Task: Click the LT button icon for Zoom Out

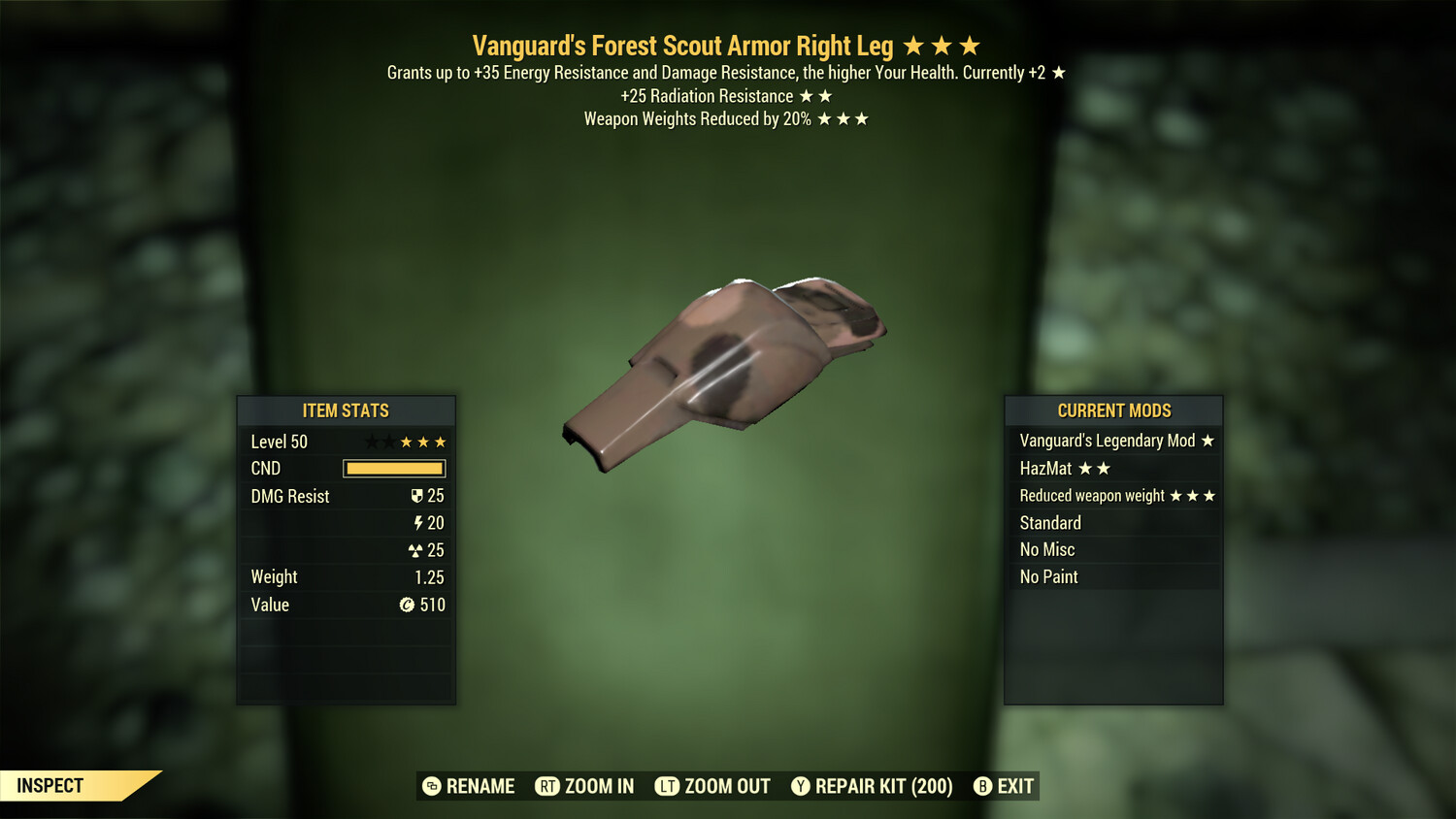Action: pyautogui.click(x=666, y=786)
